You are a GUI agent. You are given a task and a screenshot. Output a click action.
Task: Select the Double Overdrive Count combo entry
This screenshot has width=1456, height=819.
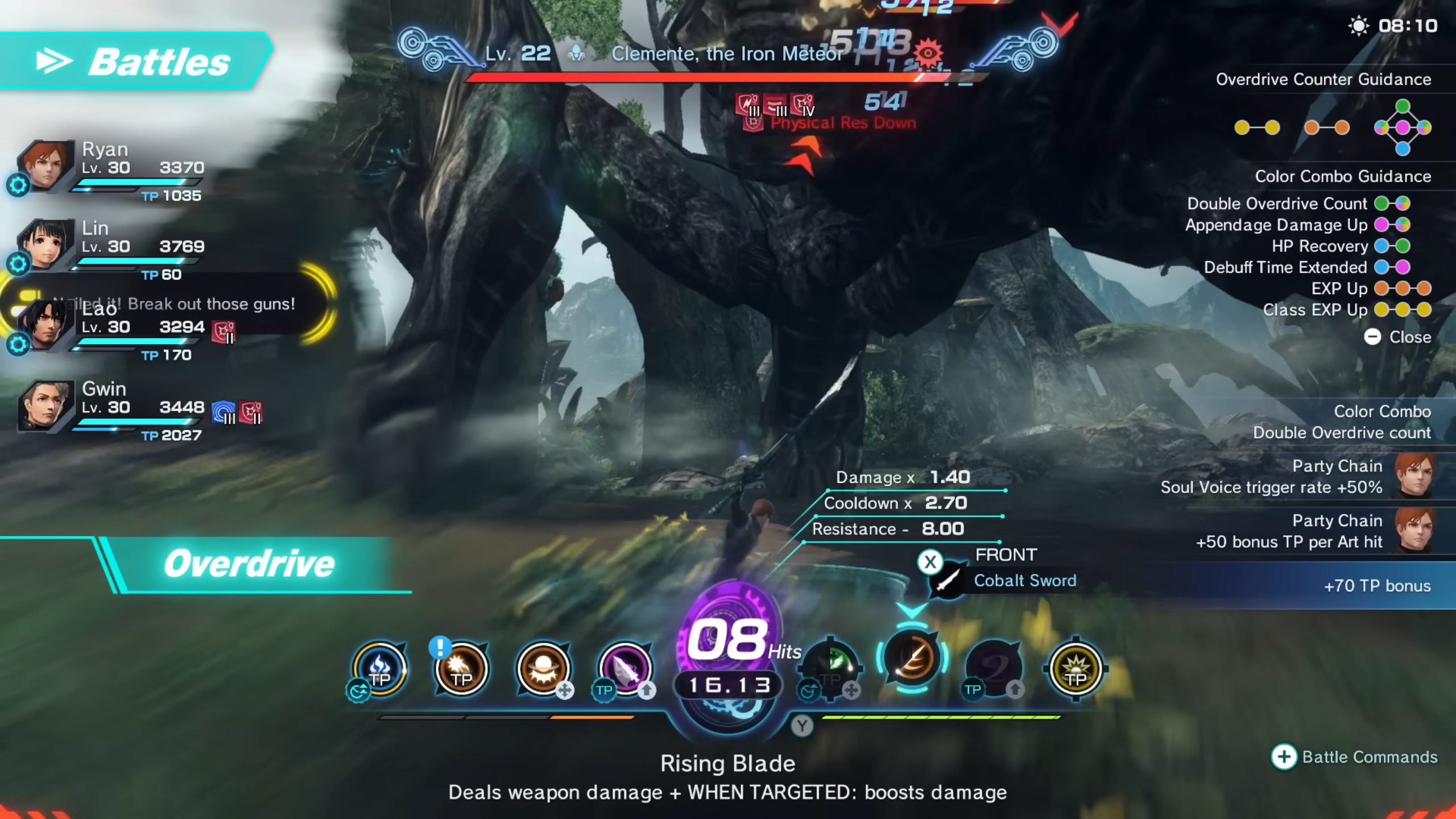point(1298,204)
